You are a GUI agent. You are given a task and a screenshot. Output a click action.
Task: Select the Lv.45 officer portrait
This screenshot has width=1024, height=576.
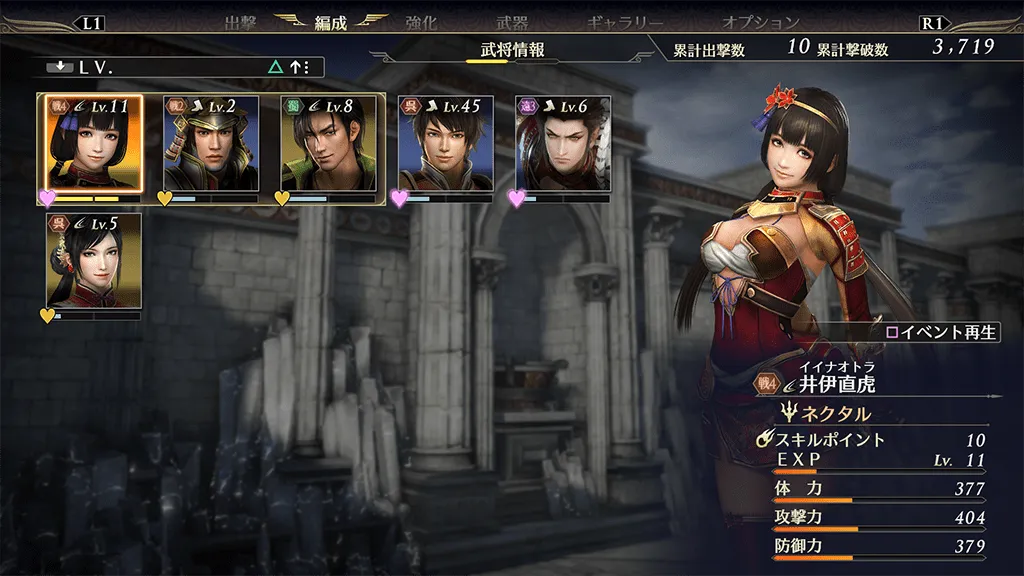click(445, 142)
